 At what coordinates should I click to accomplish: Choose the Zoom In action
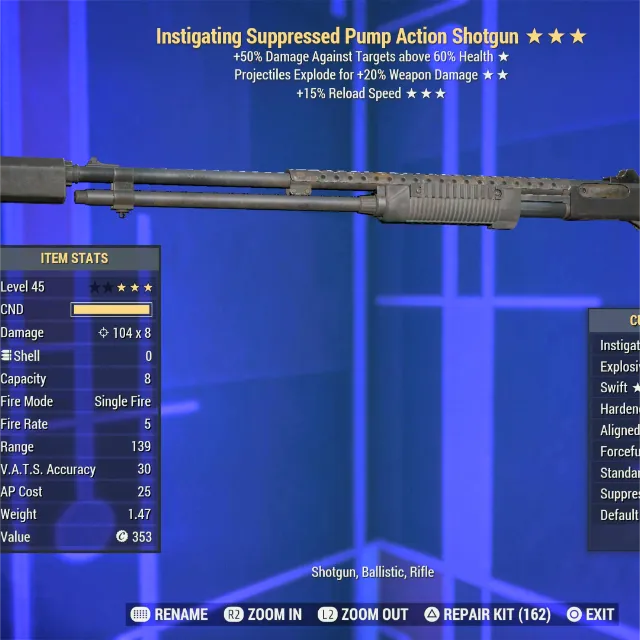[x=263, y=614]
